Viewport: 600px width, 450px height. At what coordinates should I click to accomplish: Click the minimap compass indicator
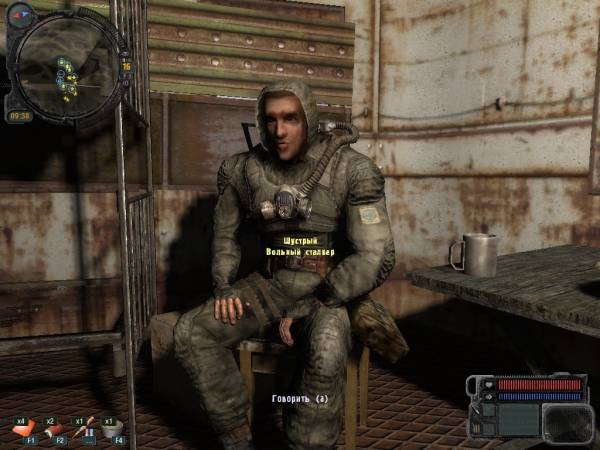[x=20, y=15]
